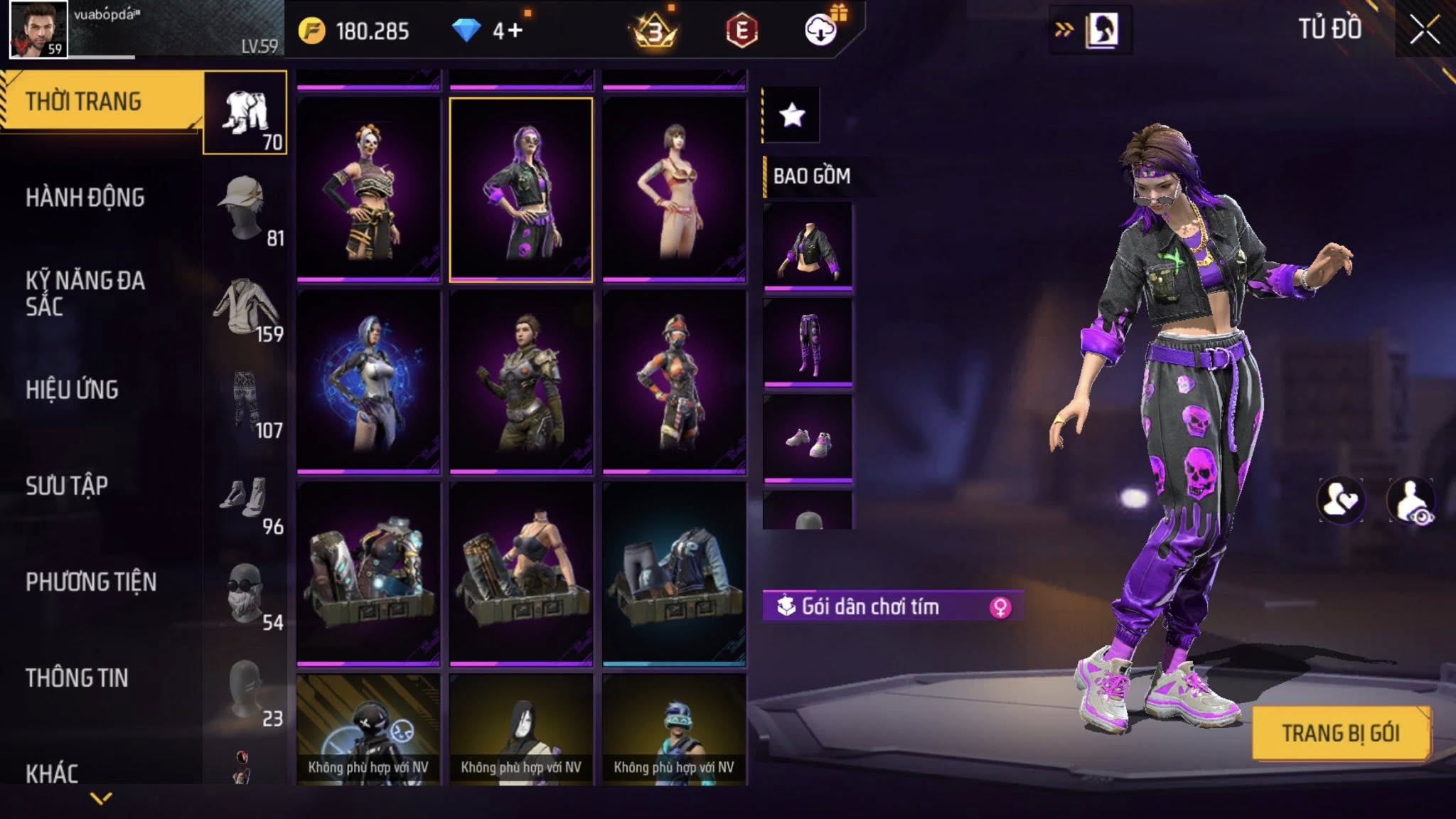Close the wardrobe with the X button
1456x819 pixels.
[1424, 31]
